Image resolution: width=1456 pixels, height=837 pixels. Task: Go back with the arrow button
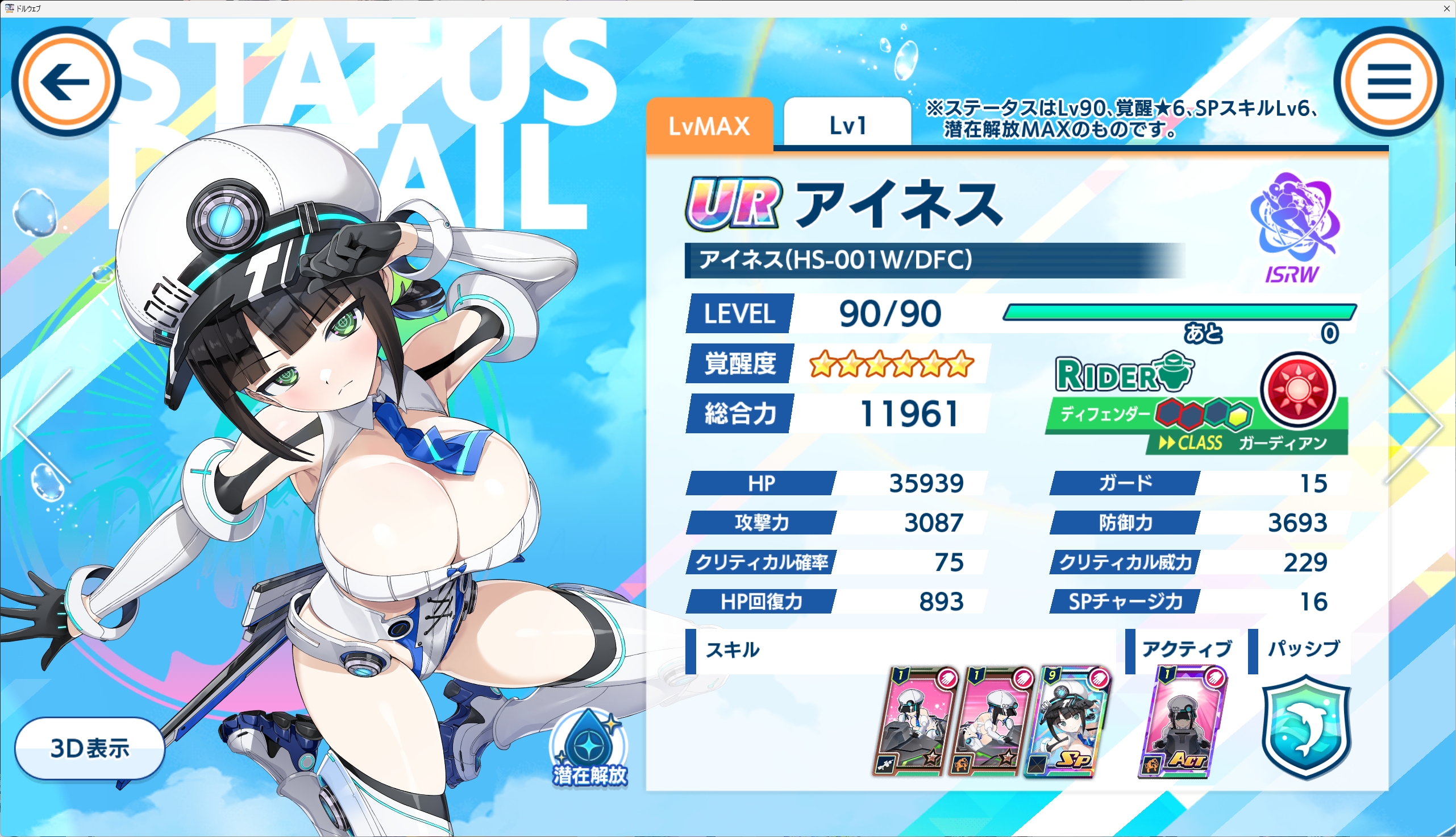point(66,82)
